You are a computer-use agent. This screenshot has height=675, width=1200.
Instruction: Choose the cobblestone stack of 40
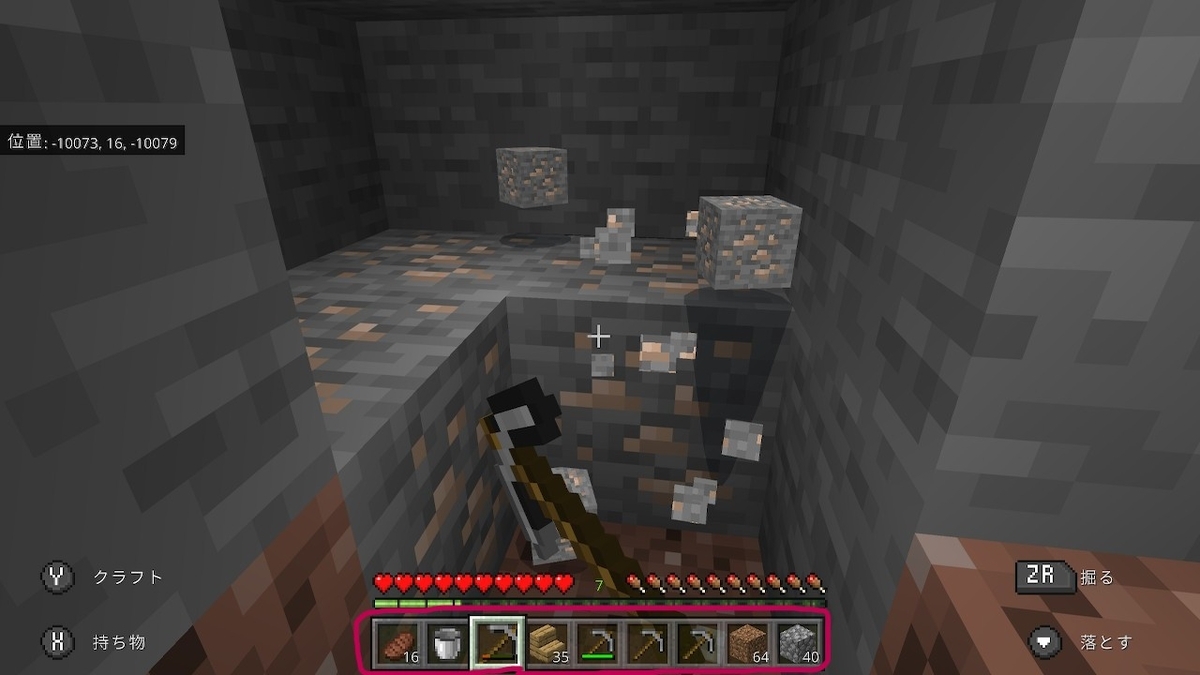click(x=799, y=642)
